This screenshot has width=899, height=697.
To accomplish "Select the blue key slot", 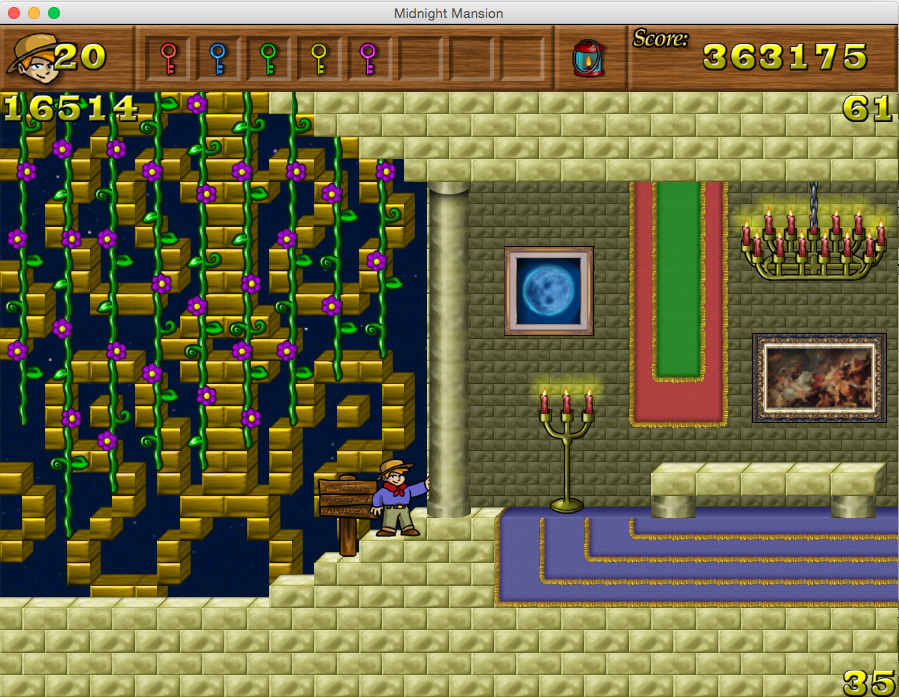I will click(x=217, y=58).
